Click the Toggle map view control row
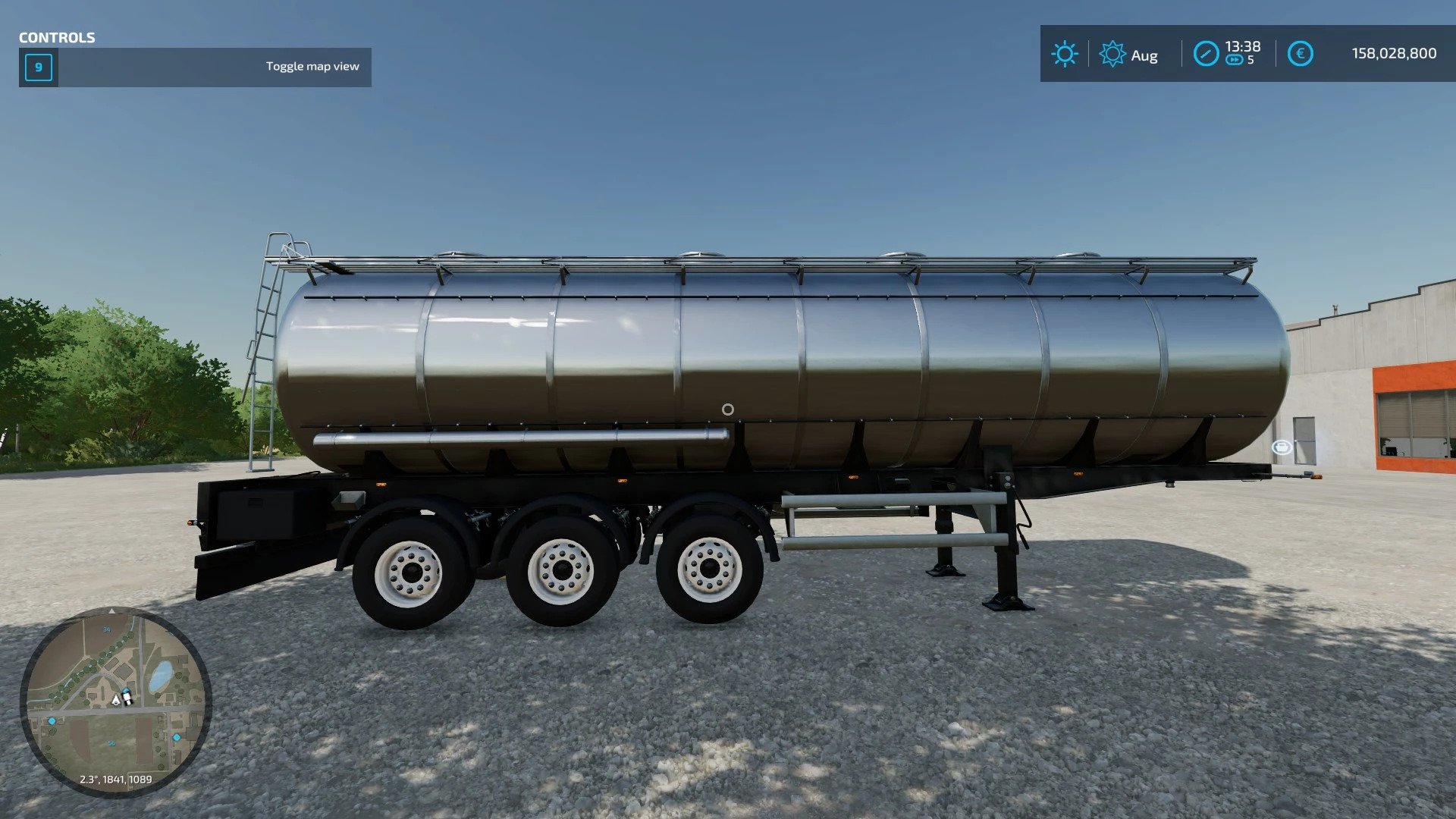 coord(196,67)
